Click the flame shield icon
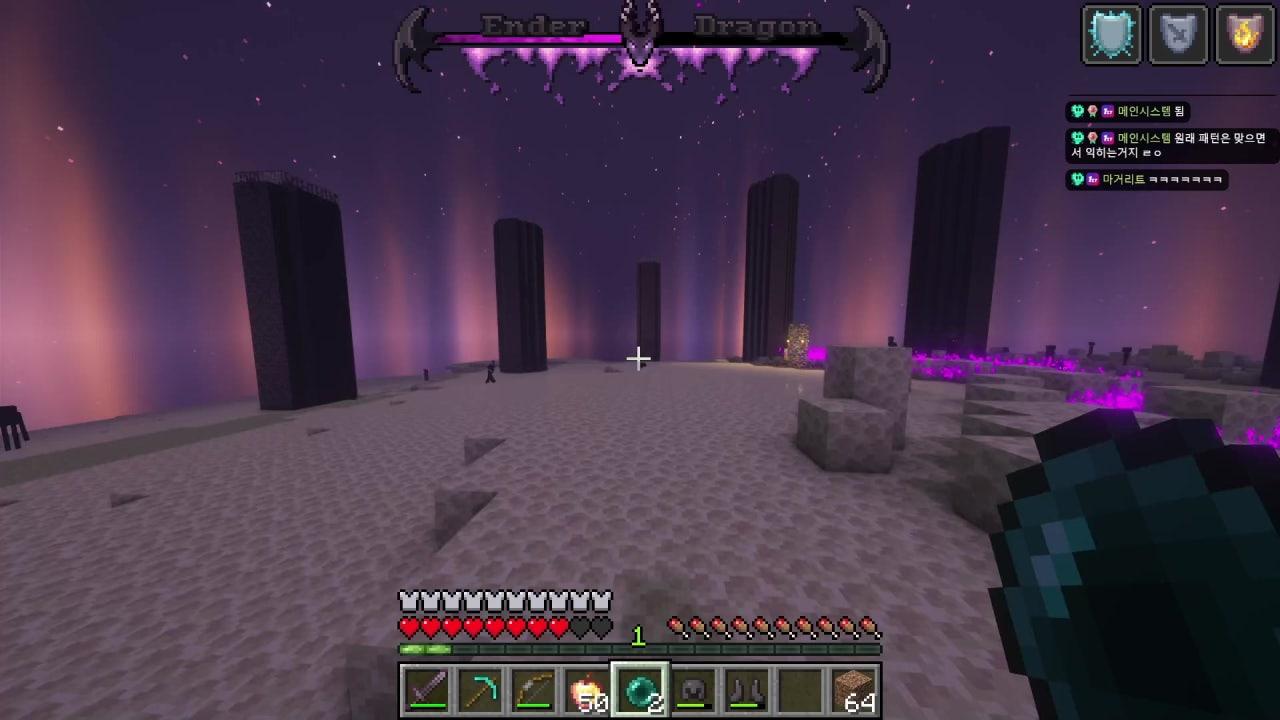This screenshot has width=1280, height=720. 1244,35
